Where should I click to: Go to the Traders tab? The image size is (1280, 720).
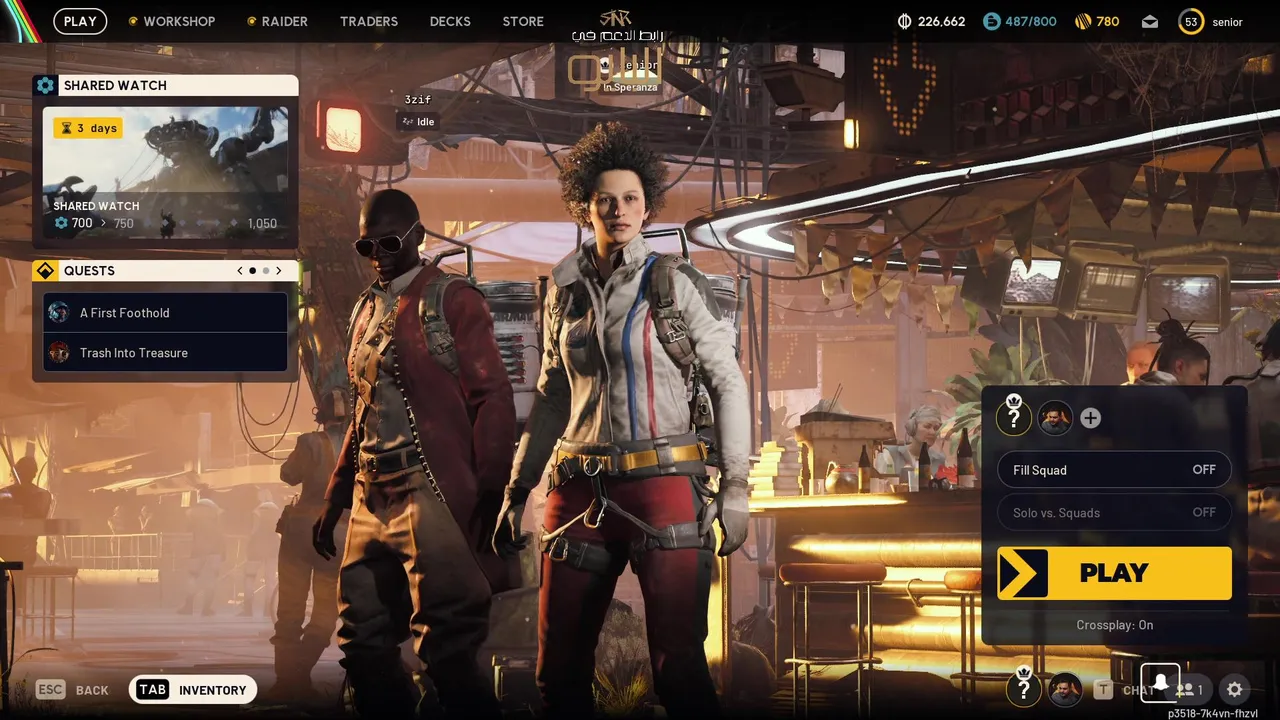[369, 21]
